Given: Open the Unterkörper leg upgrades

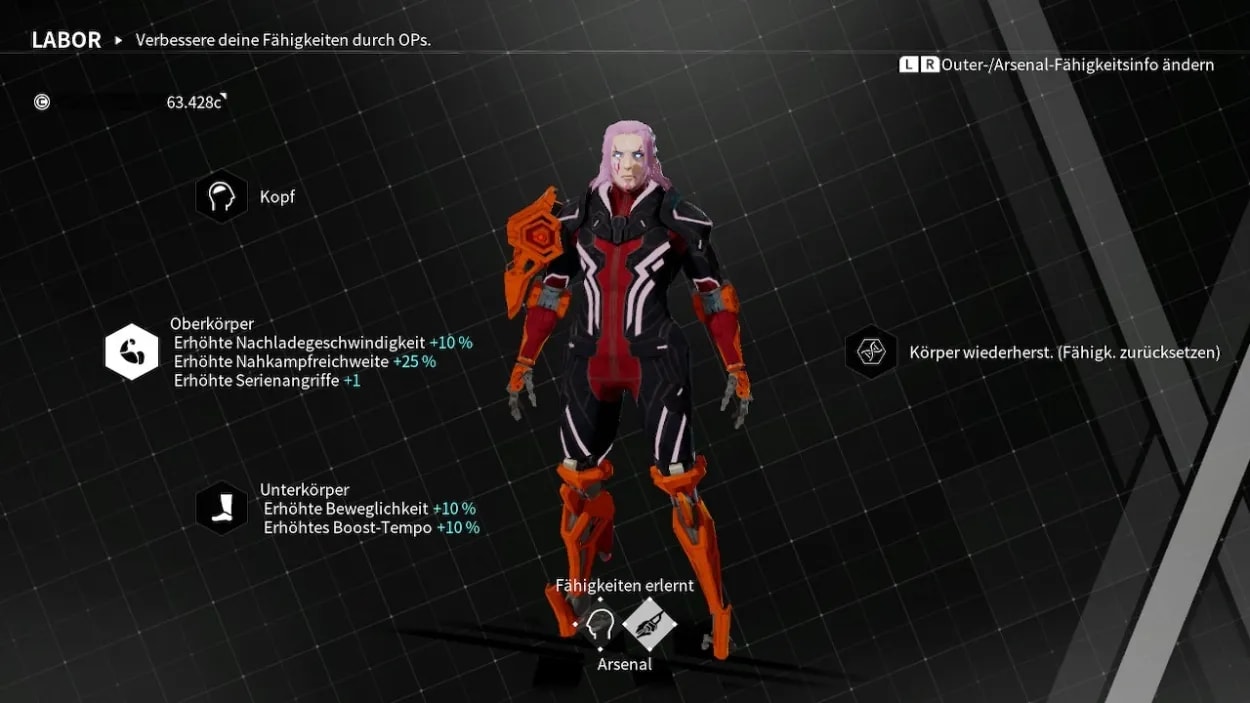Looking at the screenshot, I should [221, 508].
